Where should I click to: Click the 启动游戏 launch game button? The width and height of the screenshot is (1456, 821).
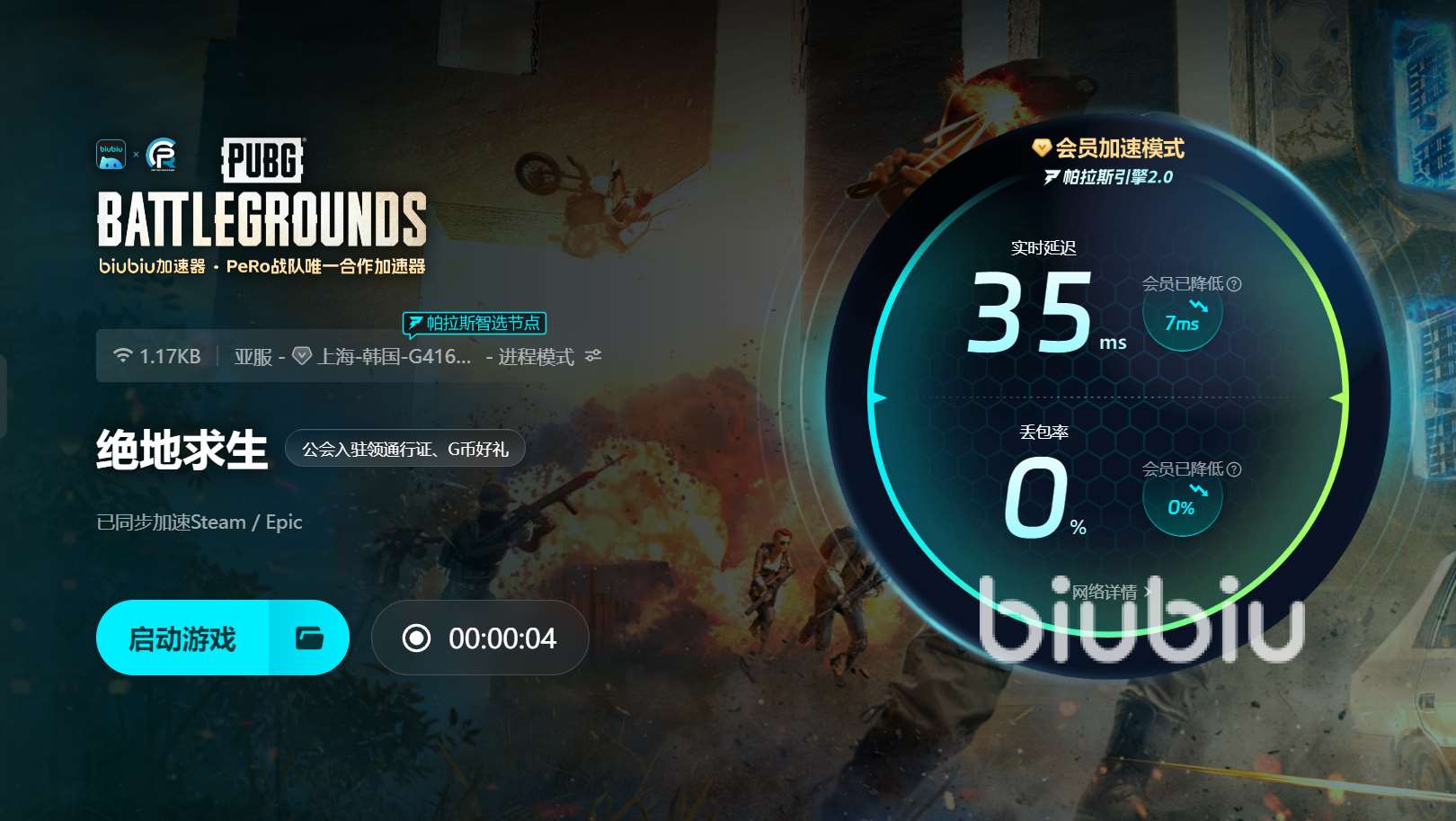[182, 638]
